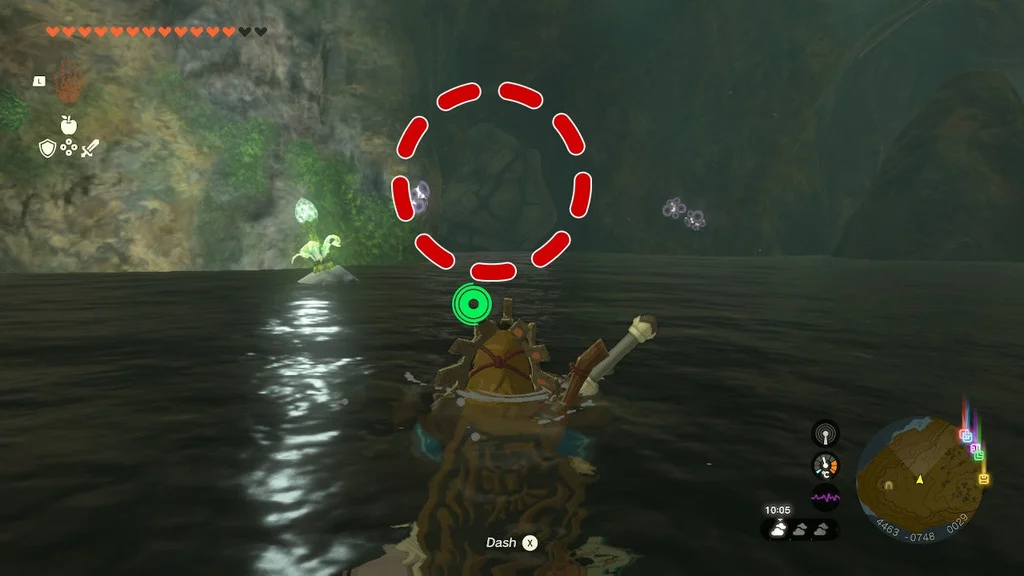Select the apple quick-item icon
Screen dimensions: 1024x576
click(69, 125)
